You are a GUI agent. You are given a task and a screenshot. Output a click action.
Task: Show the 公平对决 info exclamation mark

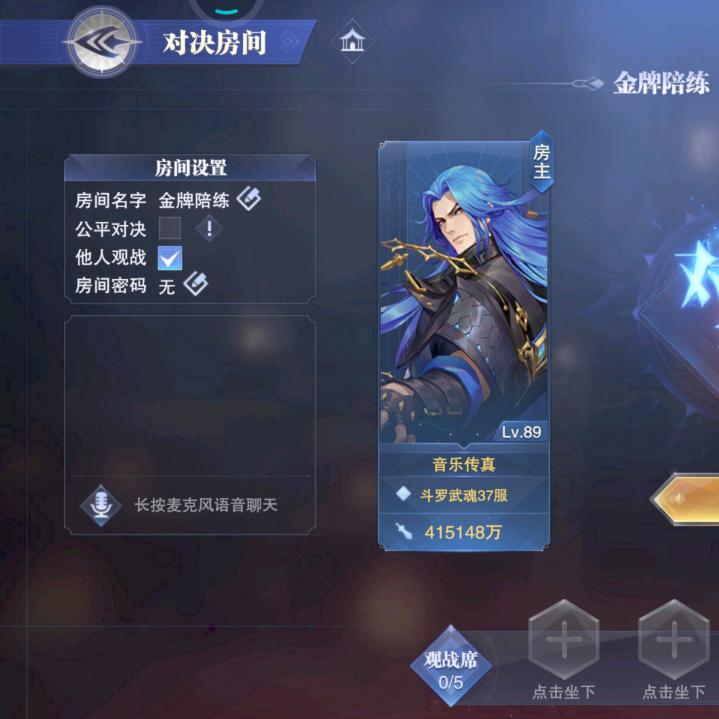210,228
